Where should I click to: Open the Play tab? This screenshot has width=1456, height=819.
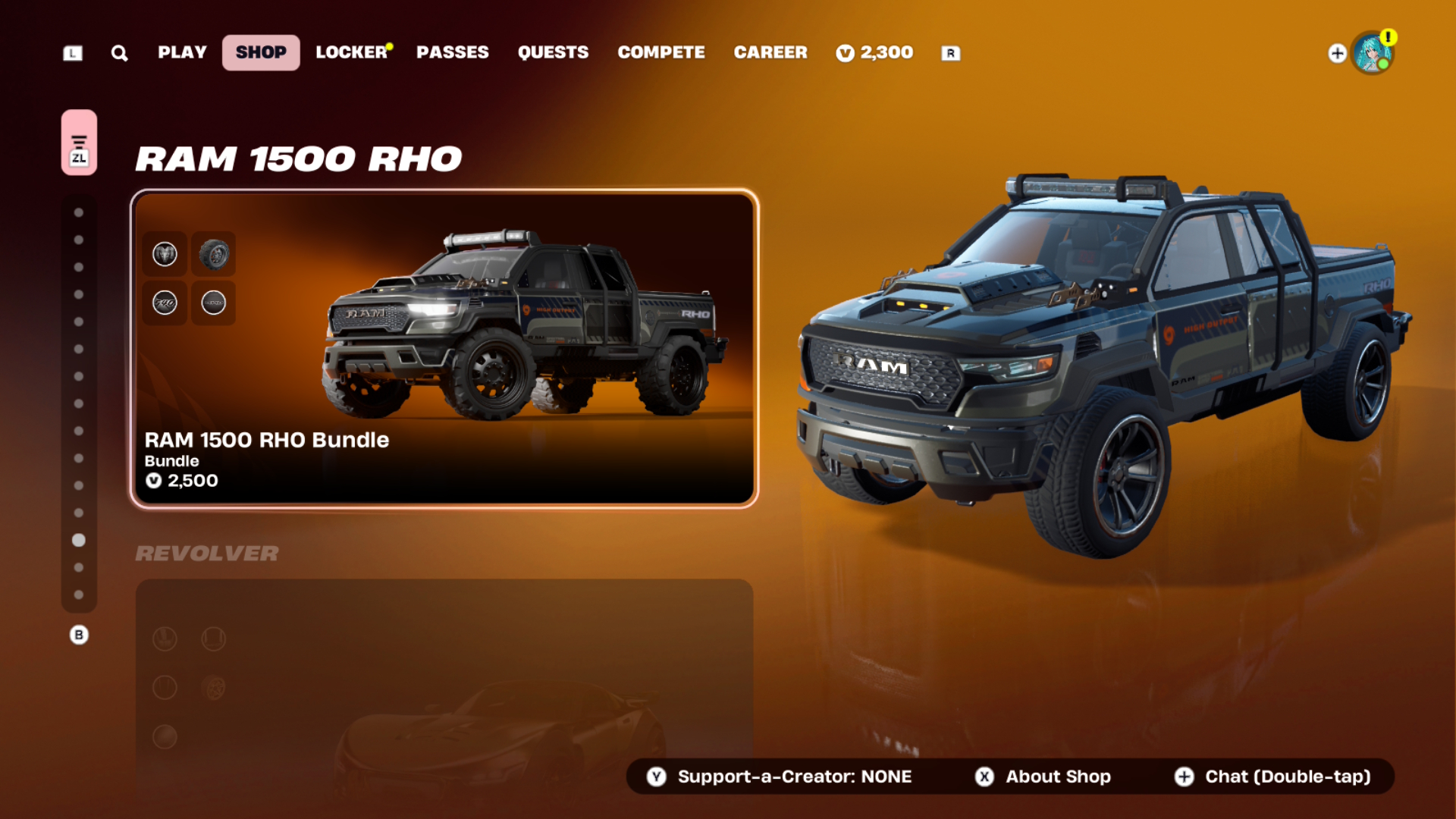pyautogui.click(x=182, y=52)
